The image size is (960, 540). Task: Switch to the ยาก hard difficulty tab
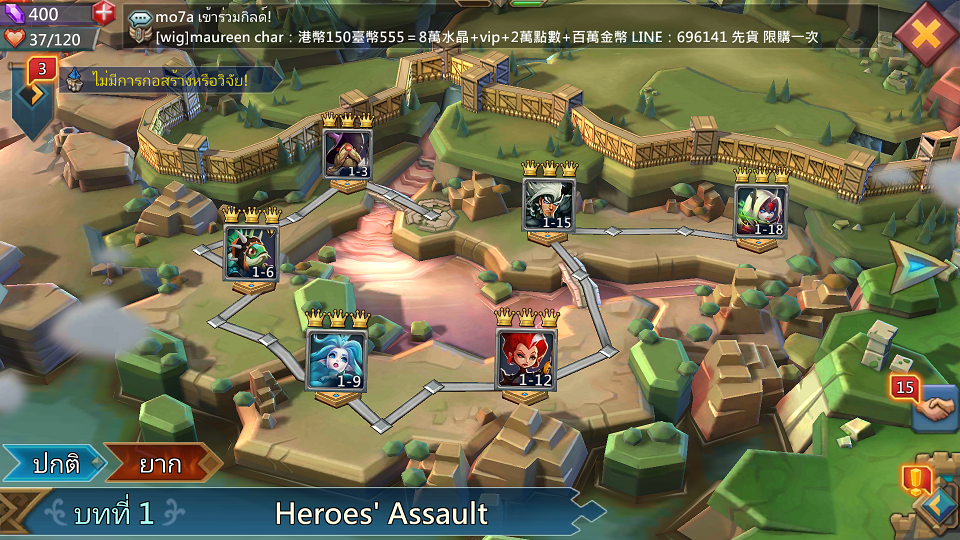click(162, 463)
